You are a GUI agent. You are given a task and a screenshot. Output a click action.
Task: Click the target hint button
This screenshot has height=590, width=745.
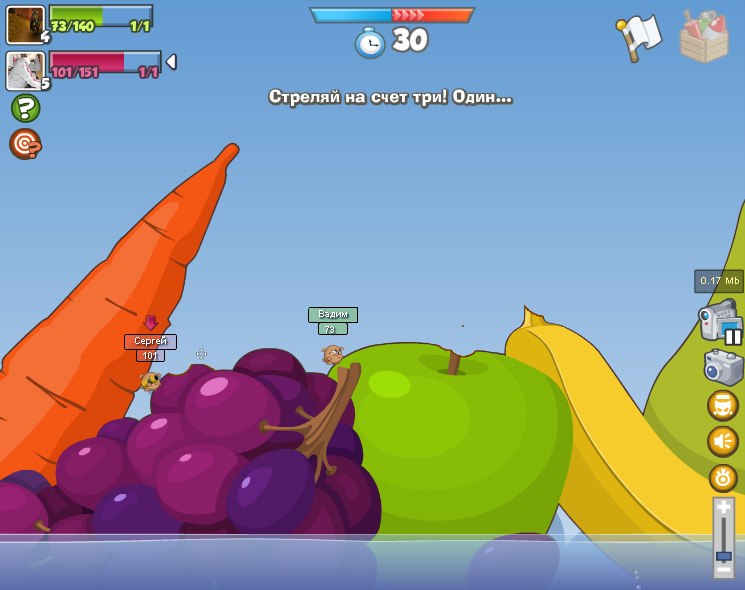pos(25,145)
